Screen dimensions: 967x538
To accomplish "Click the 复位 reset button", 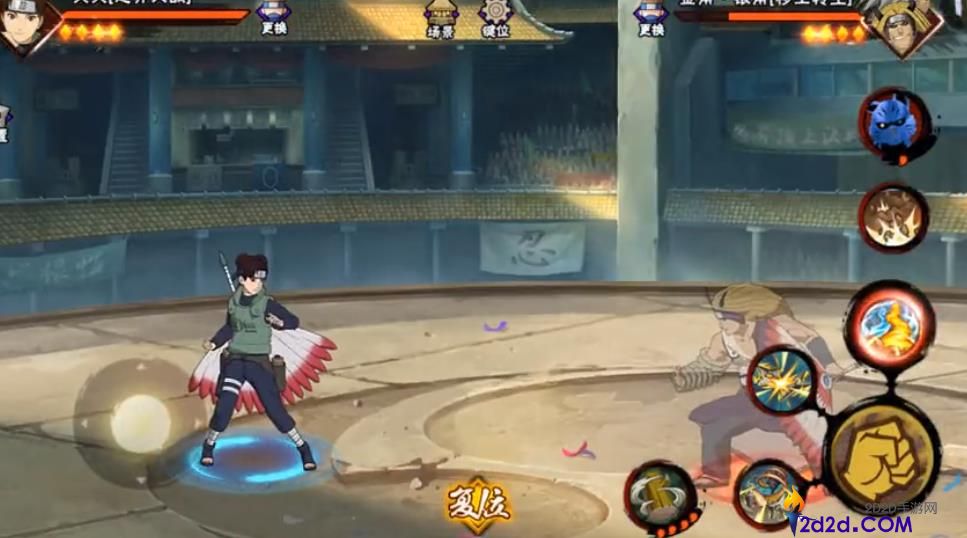I will coord(478,503).
